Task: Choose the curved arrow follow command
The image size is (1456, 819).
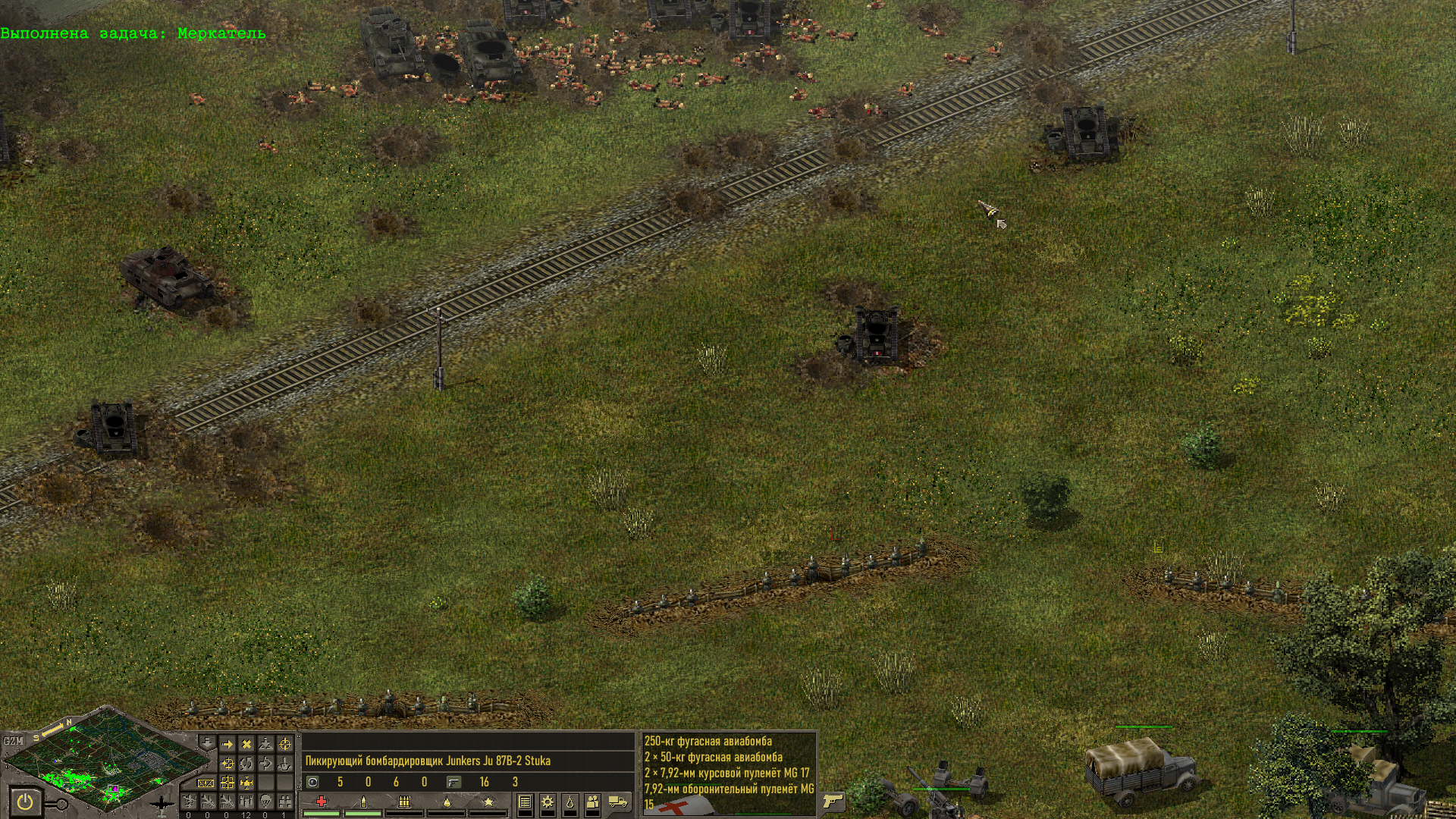Action: 265,764
